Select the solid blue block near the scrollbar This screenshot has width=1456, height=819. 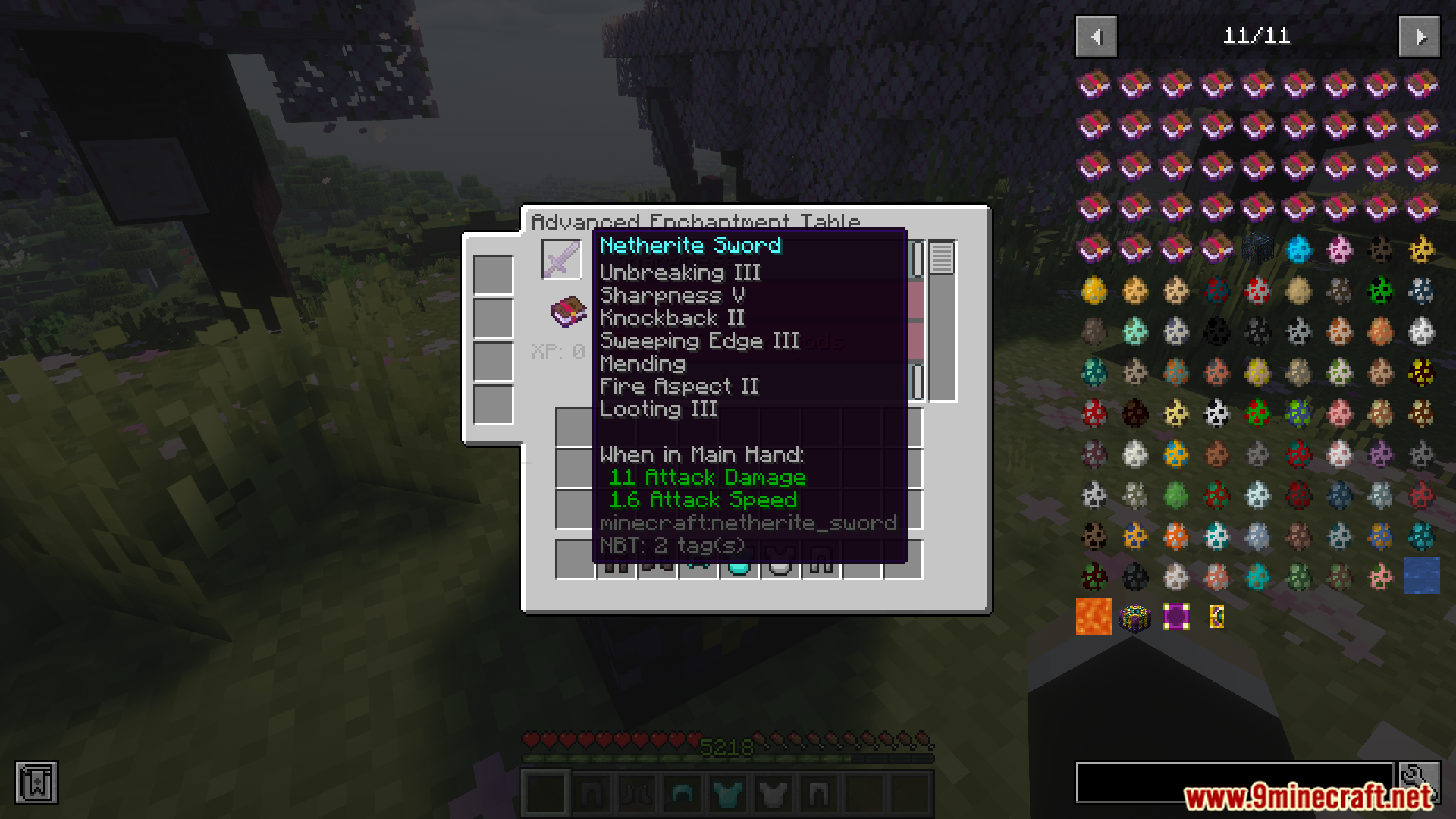[1423, 576]
